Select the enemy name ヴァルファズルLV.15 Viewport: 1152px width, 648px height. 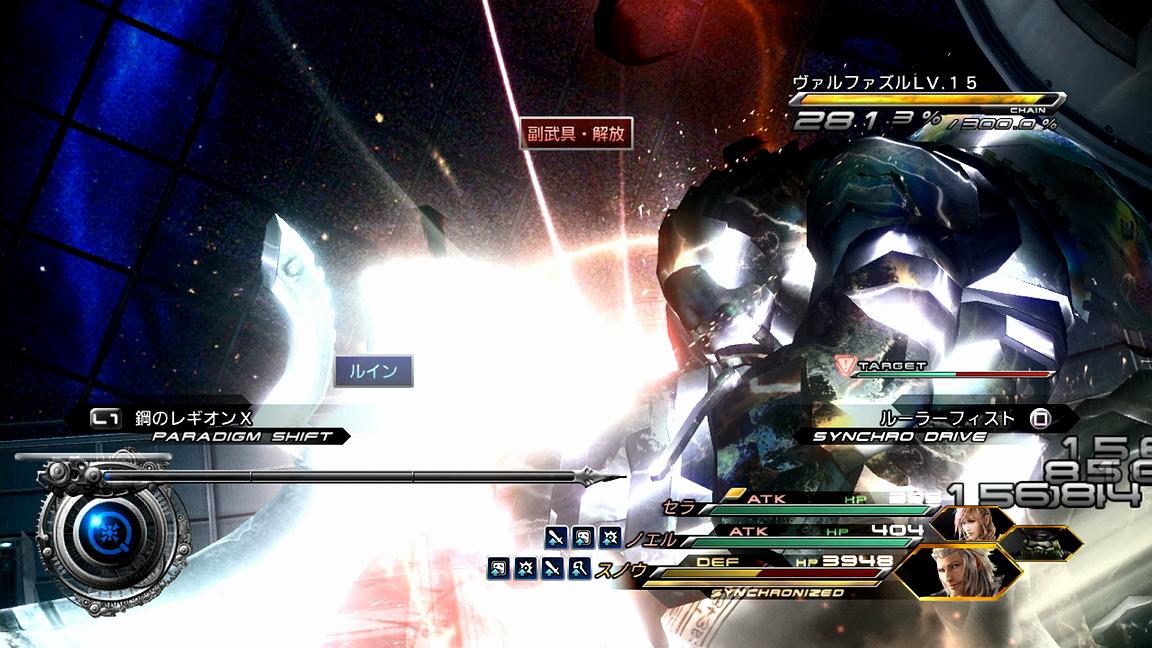pos(884,83)
